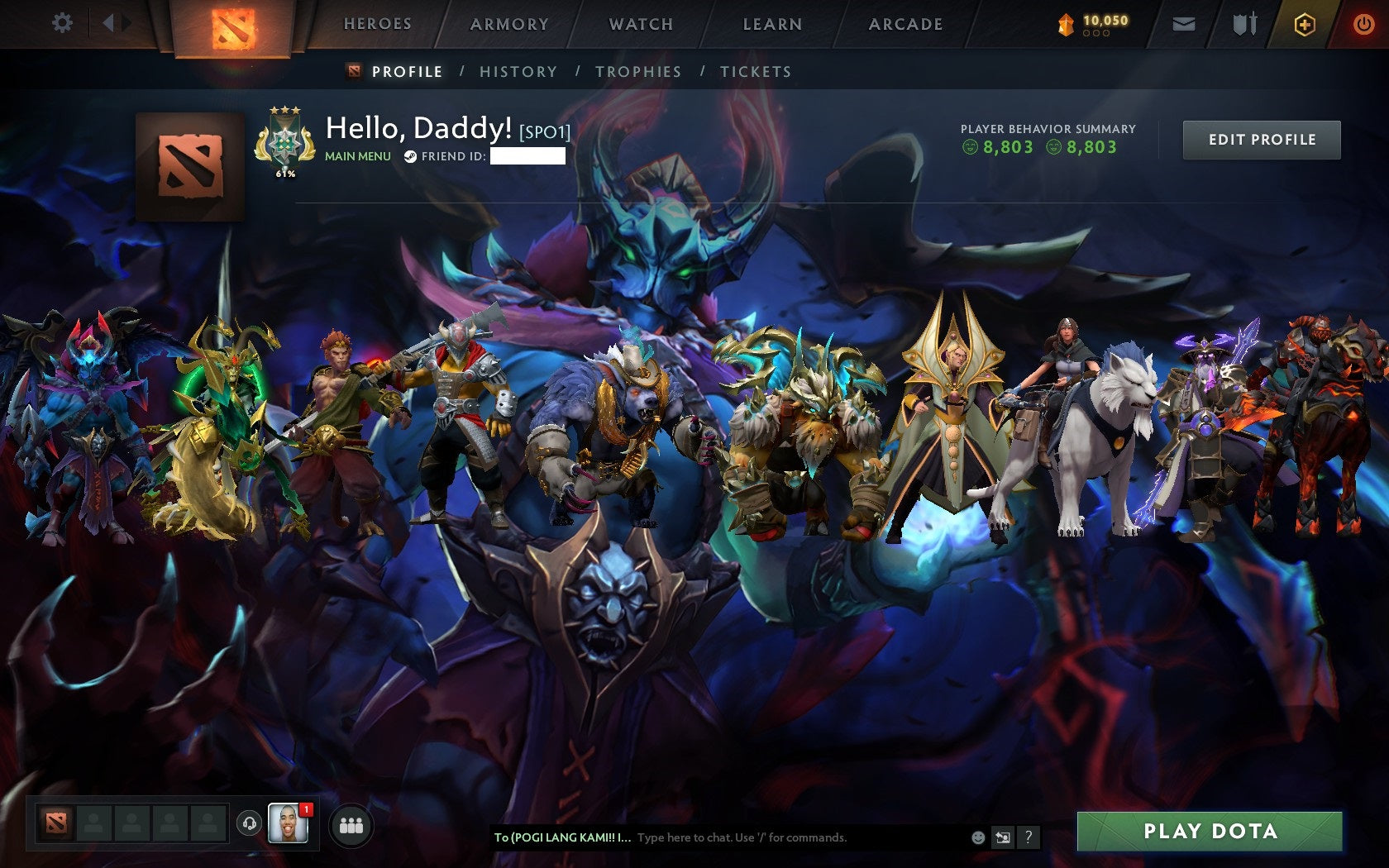
Task: Click the EDIT PROFILE button
Action: coord(1261,140)
